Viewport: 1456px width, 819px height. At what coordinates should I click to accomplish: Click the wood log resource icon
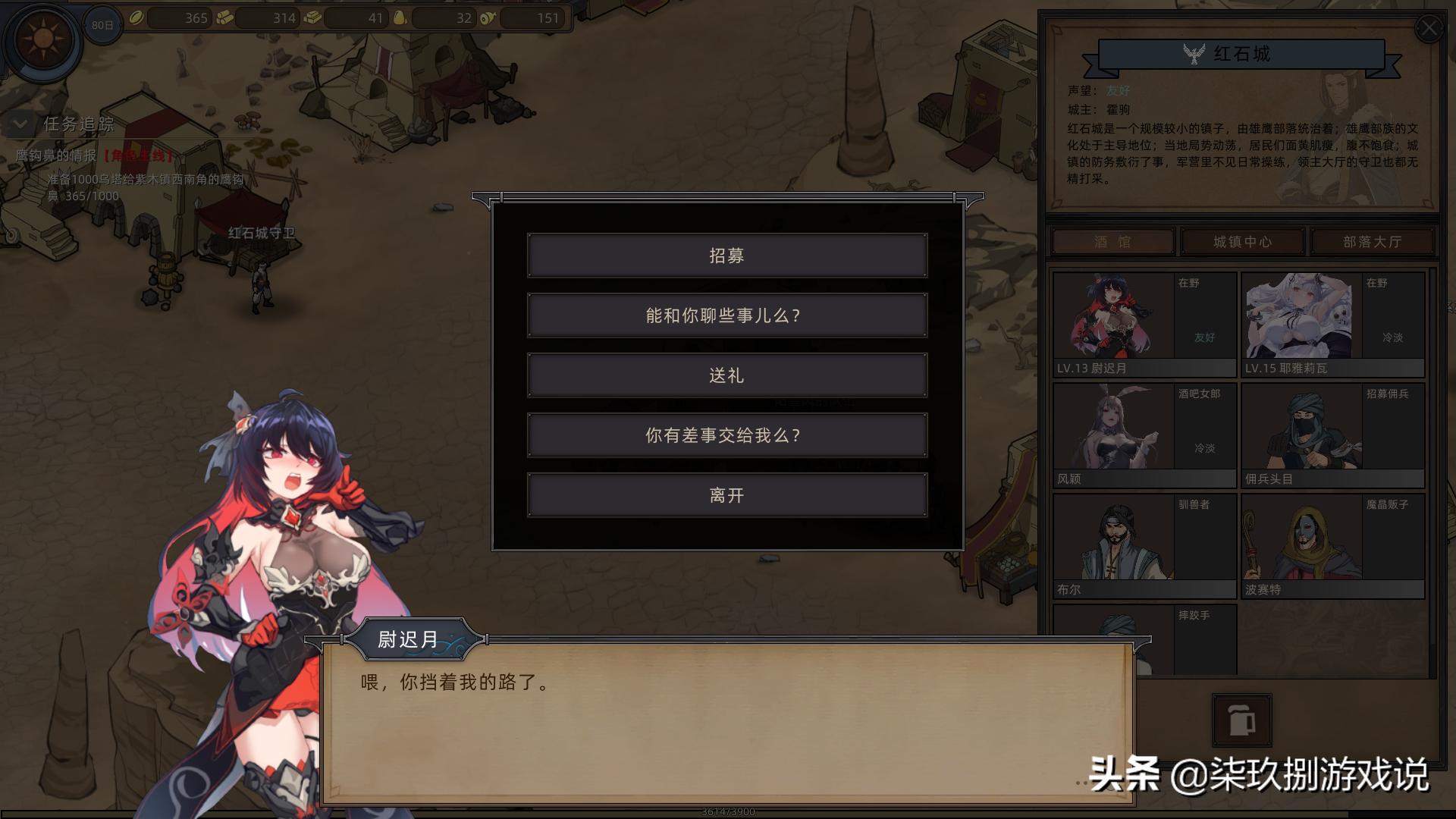225,17
